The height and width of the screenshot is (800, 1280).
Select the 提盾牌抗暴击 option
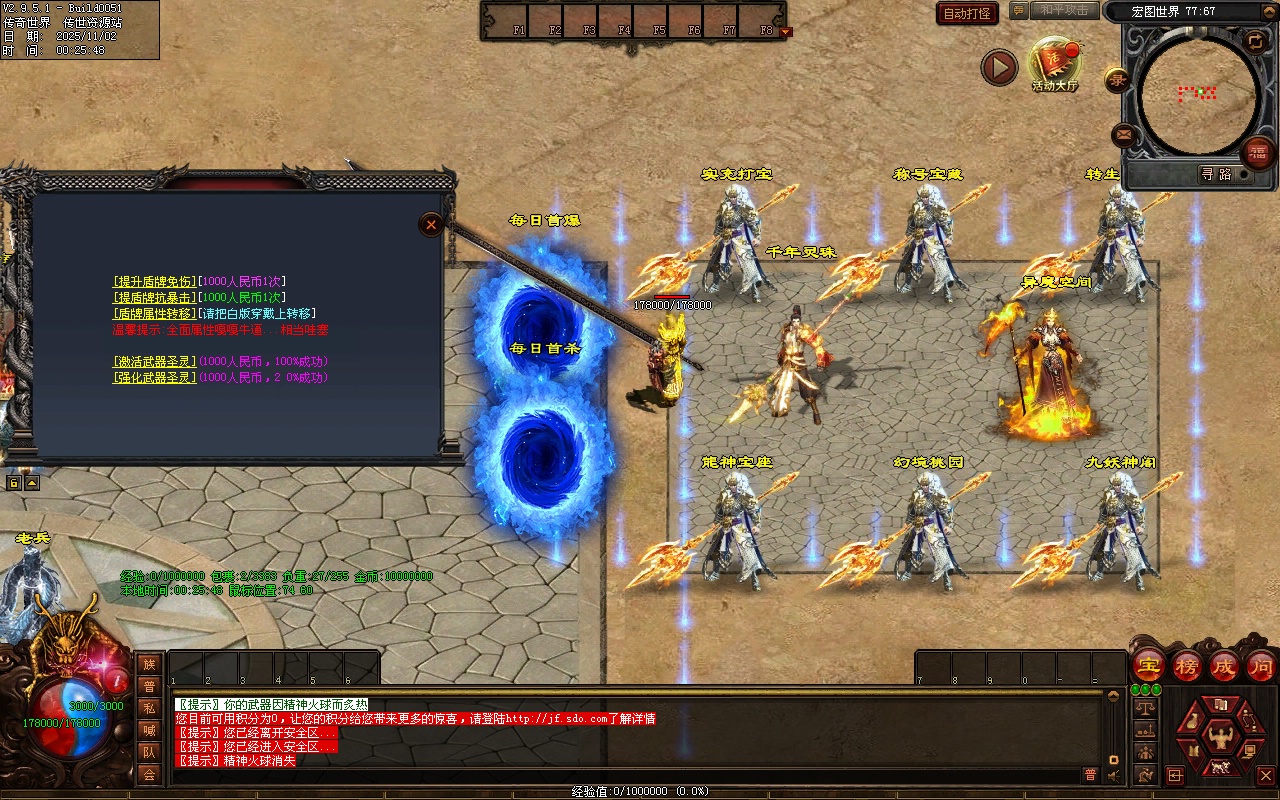154,298
